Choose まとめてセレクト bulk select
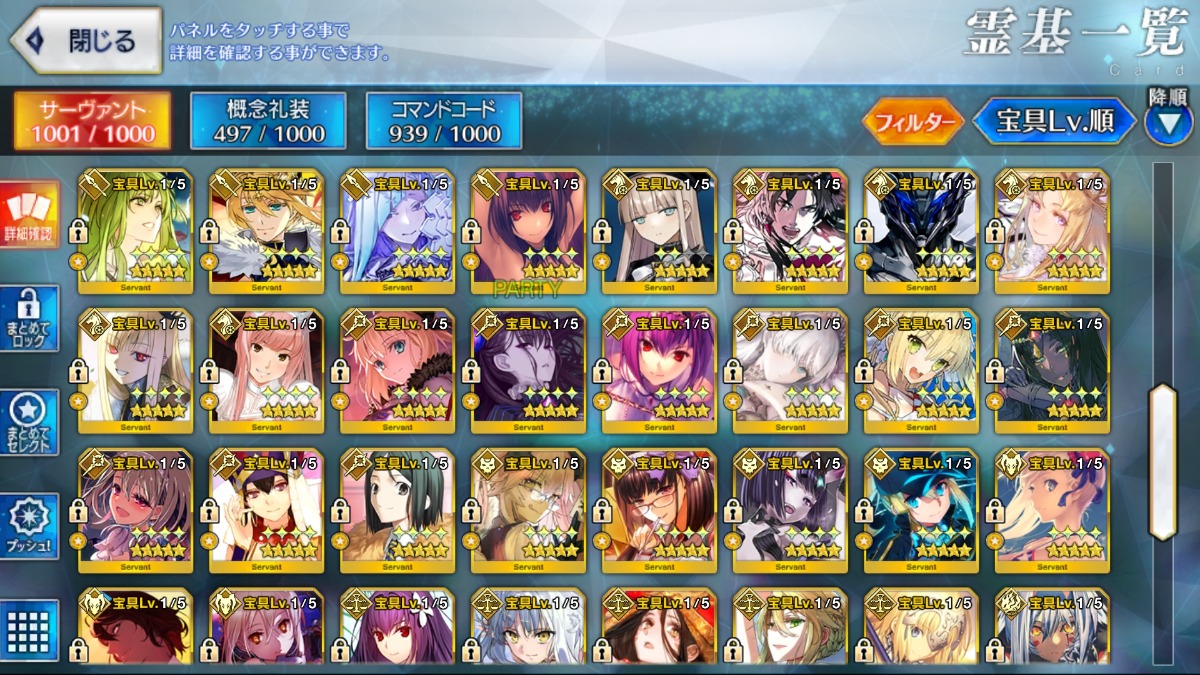 pos(29,423)
